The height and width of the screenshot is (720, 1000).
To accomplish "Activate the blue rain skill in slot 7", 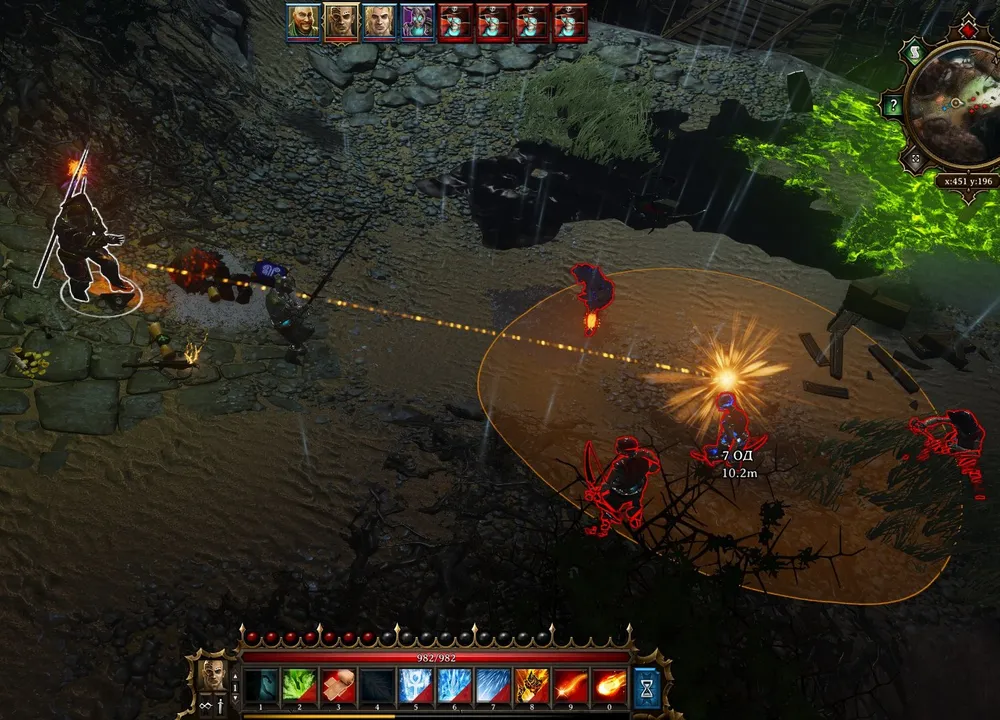I will [494, 686].
